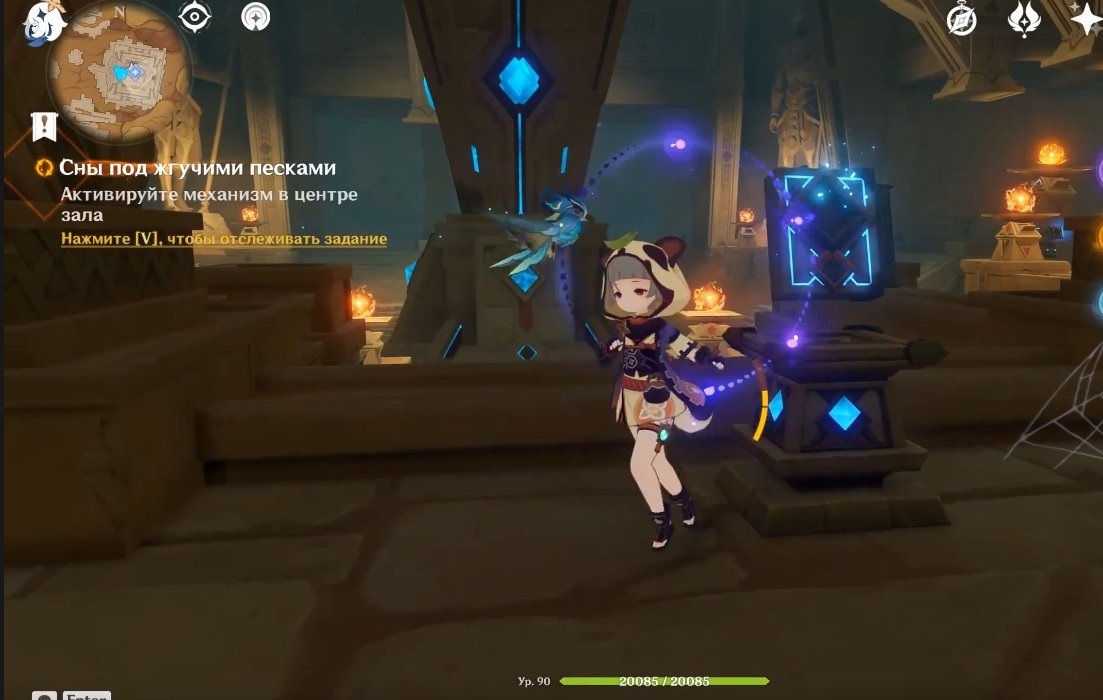
Task: Click the eye-shaped icon beside the minimap
Action: coord(194,17)
